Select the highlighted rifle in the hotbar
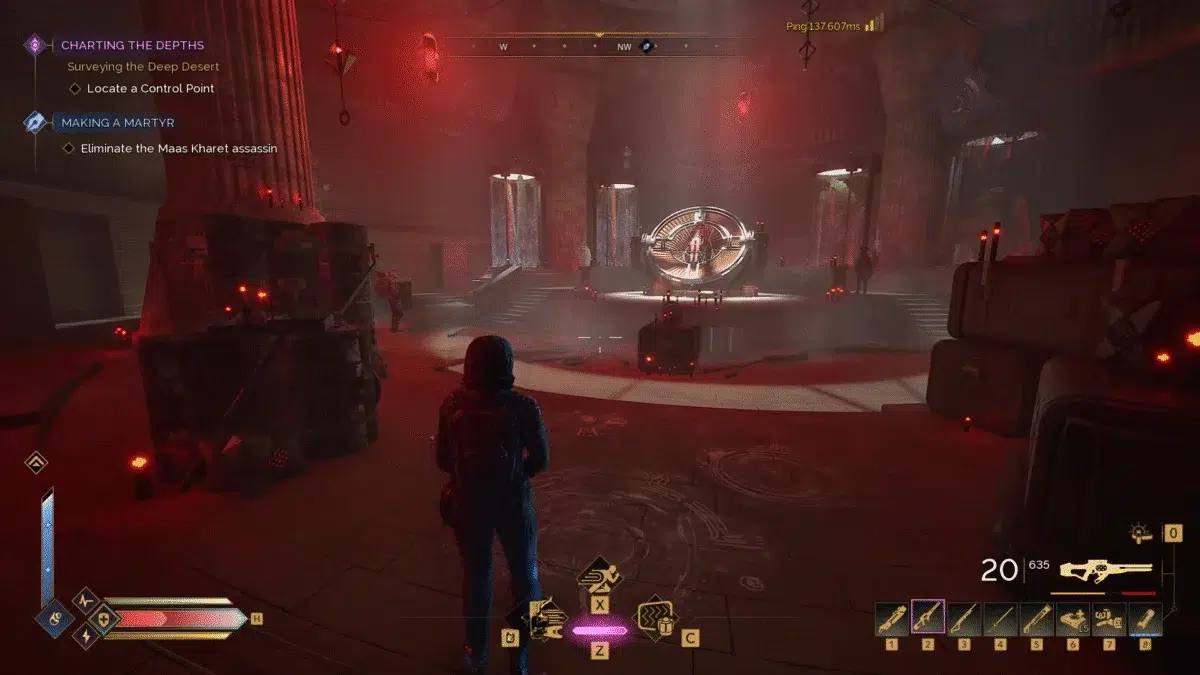 (929, 618)
